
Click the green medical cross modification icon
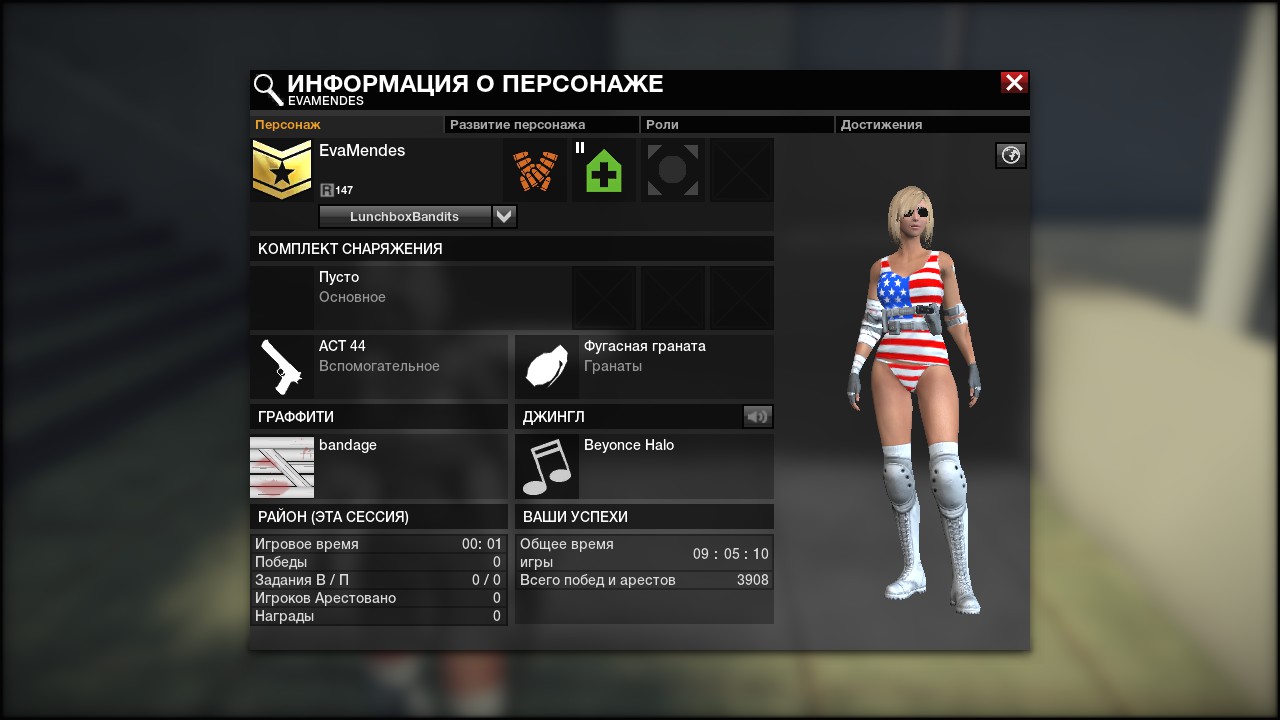pyautogui.click(x=604, y=171)
